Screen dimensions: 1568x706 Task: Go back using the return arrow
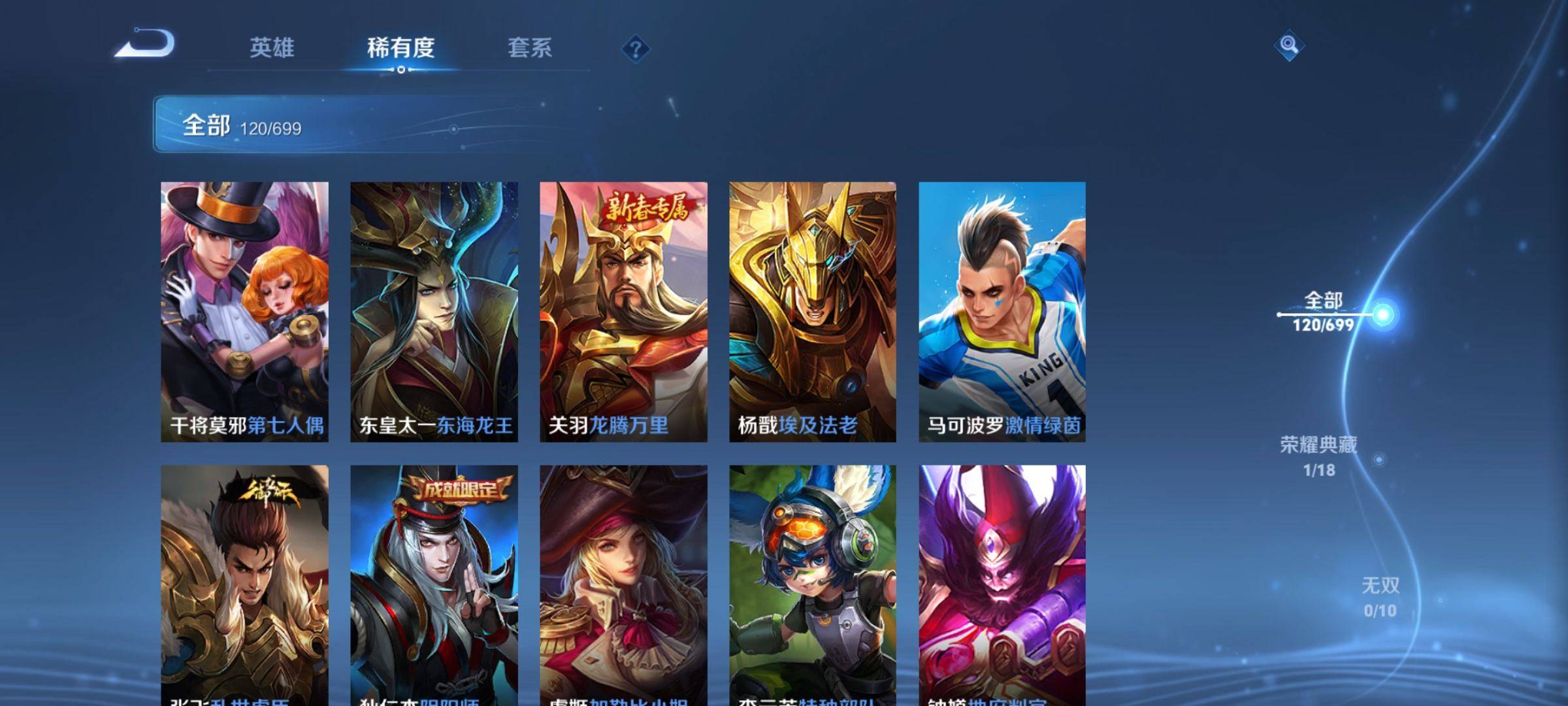click(145, 44)
